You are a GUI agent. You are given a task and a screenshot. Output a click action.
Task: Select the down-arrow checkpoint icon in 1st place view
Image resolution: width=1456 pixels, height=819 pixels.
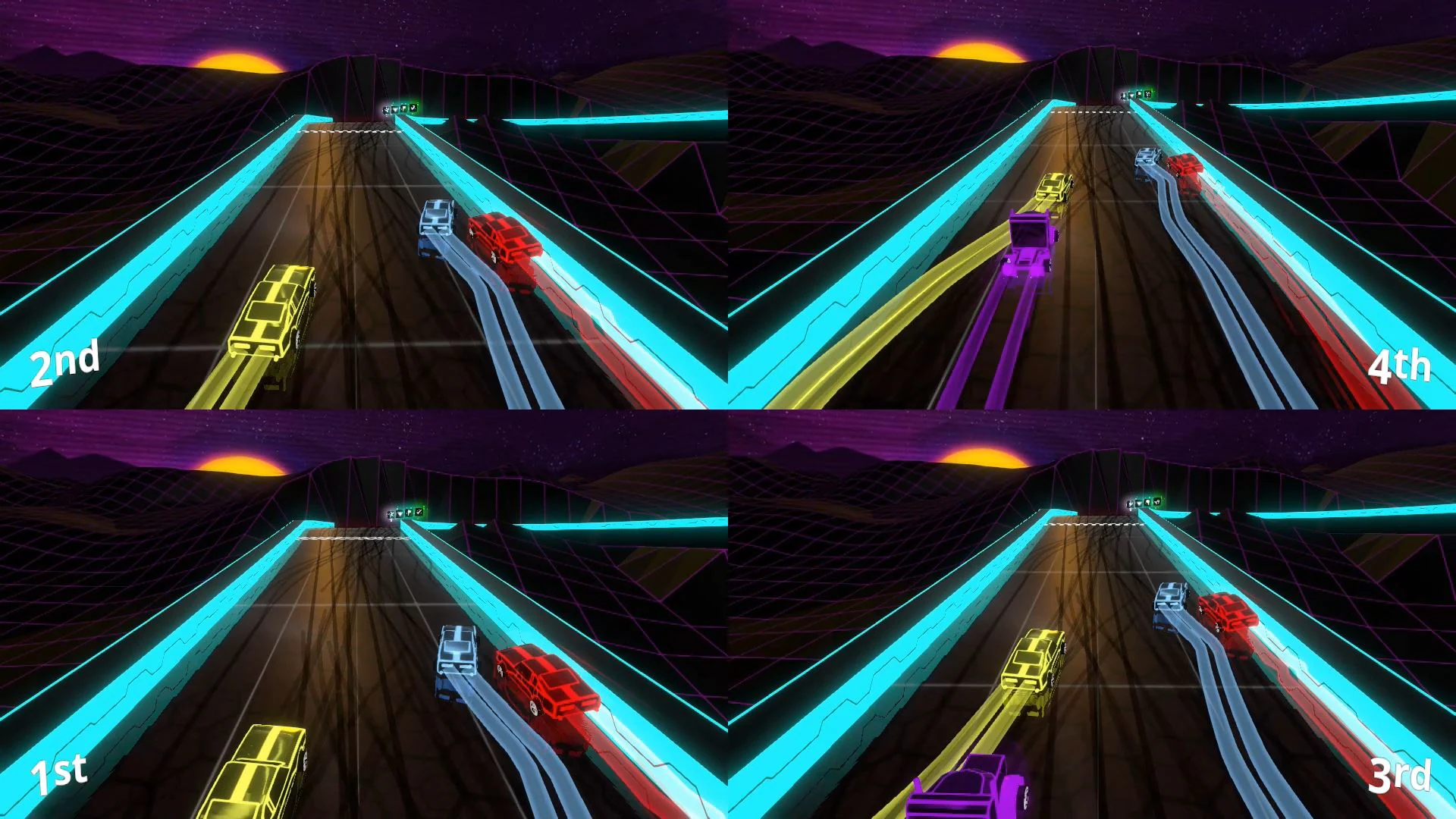tap(400, 514)
